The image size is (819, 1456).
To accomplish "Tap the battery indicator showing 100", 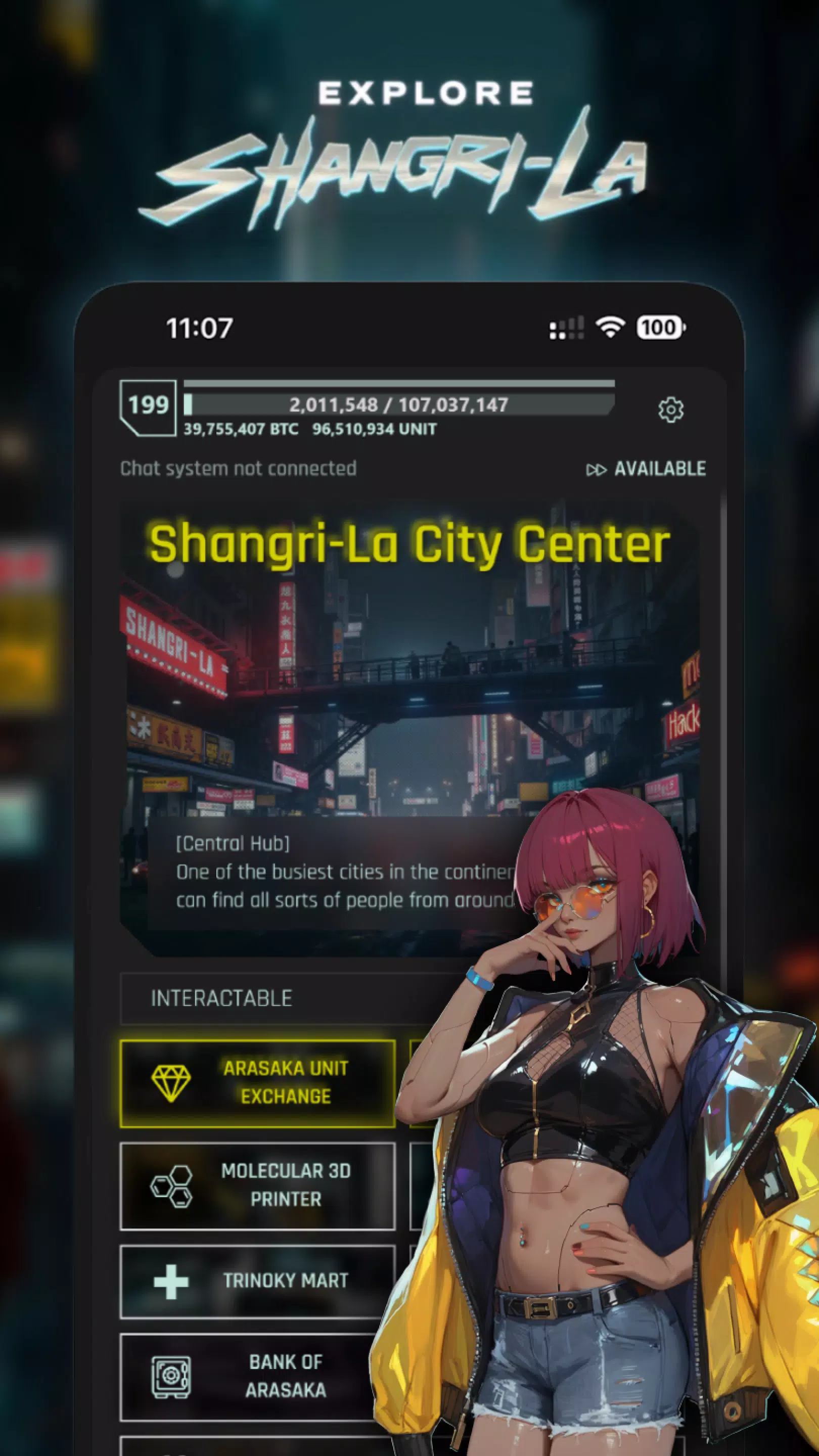I will click(659, 327).
